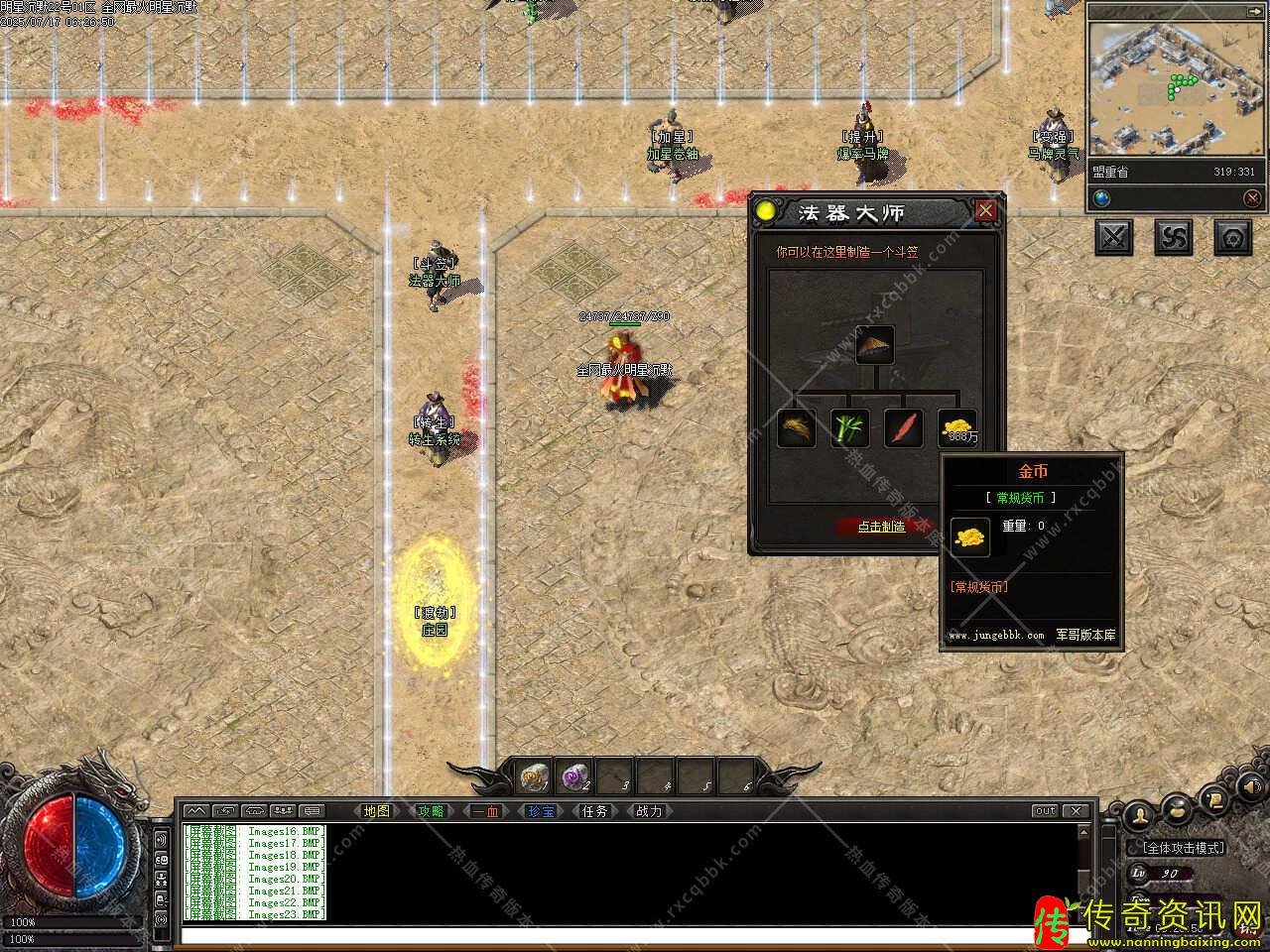Click the pinwheel swirl button

click(1175, 237)
